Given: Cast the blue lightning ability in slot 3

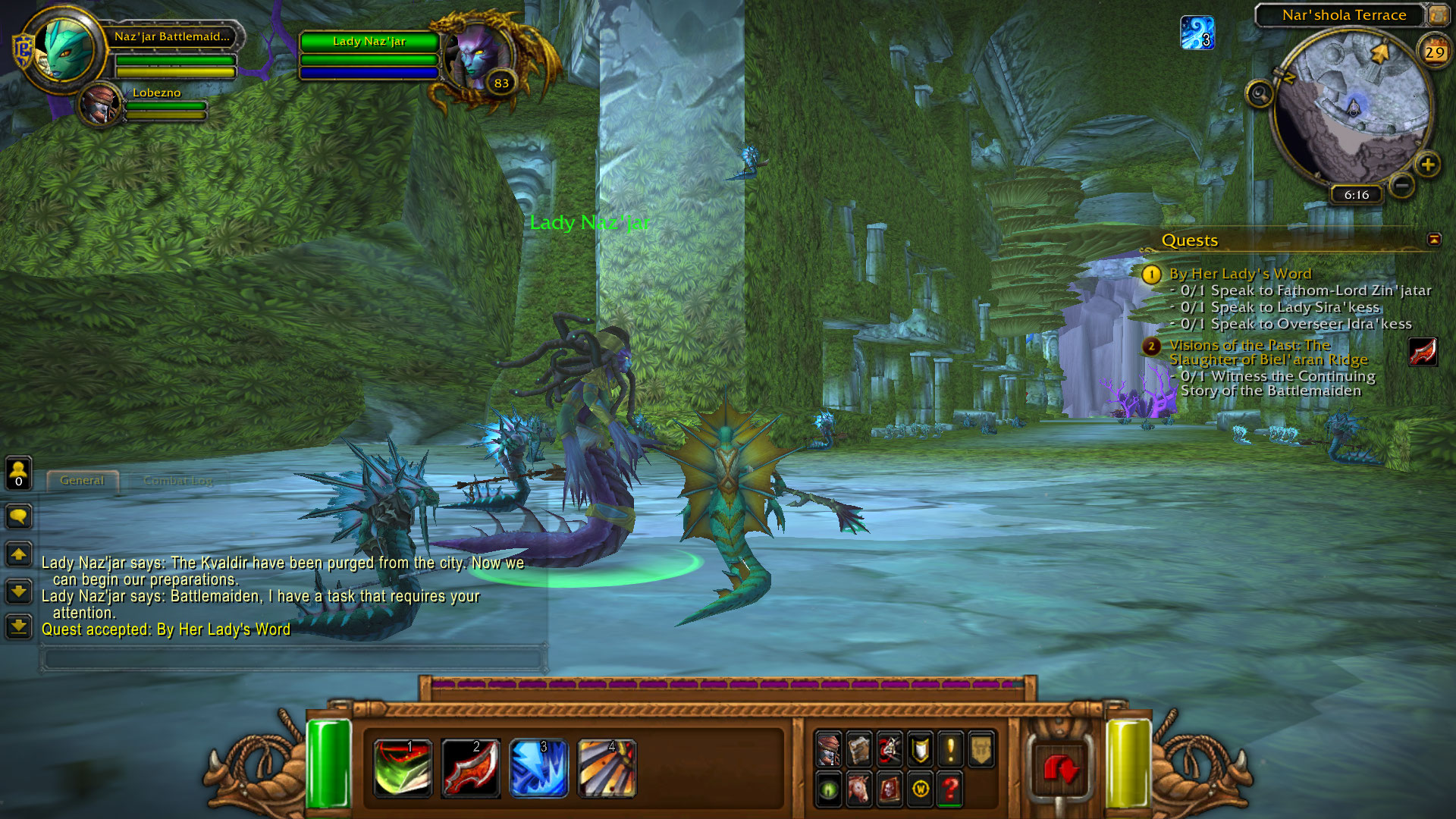Looking at the screenshot, I should point(538,768).
